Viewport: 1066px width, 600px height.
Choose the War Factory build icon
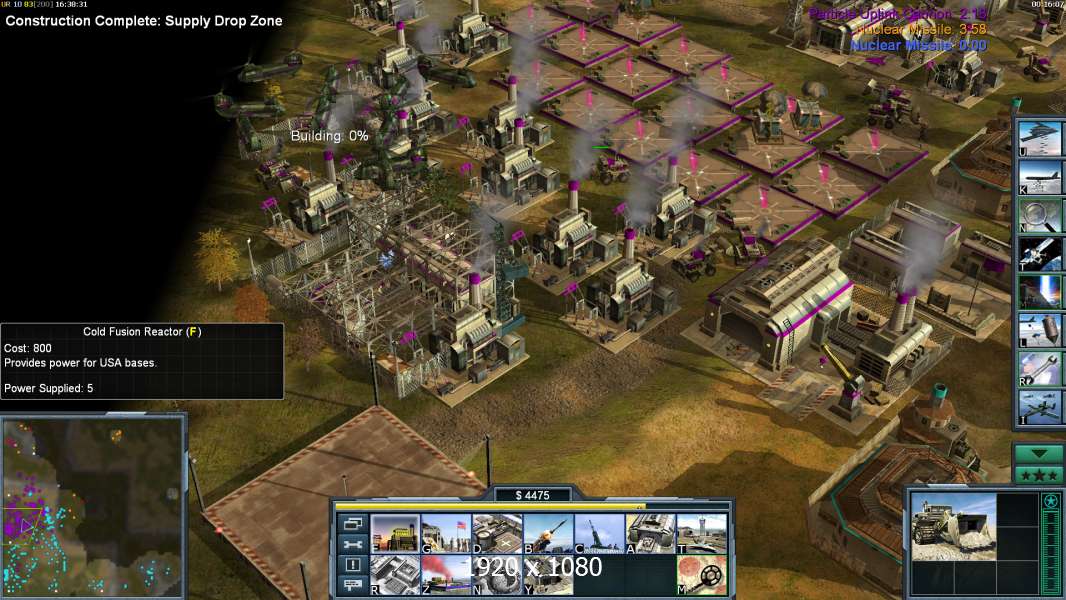[650, 534]
